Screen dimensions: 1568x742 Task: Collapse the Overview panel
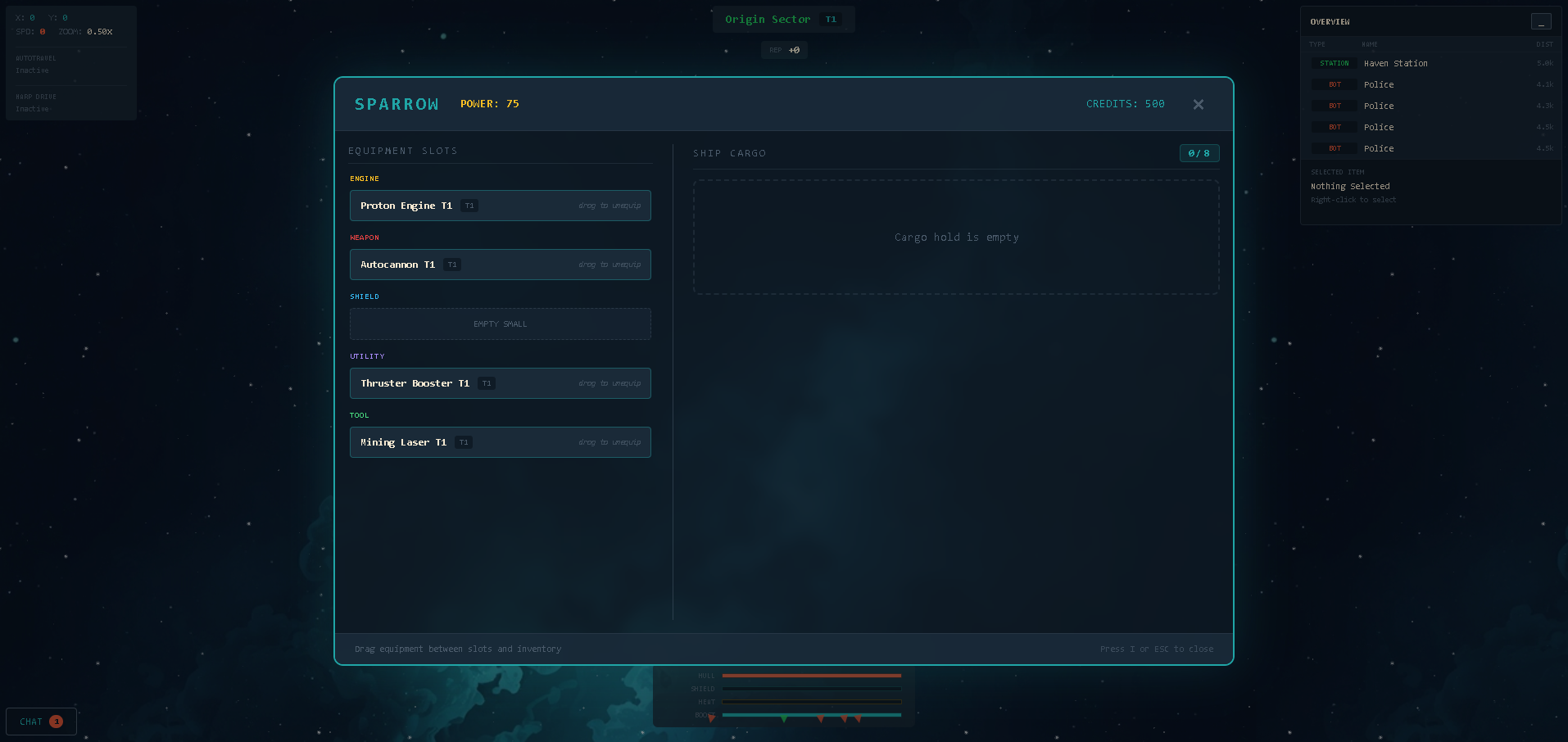[x=1541, y=21]
